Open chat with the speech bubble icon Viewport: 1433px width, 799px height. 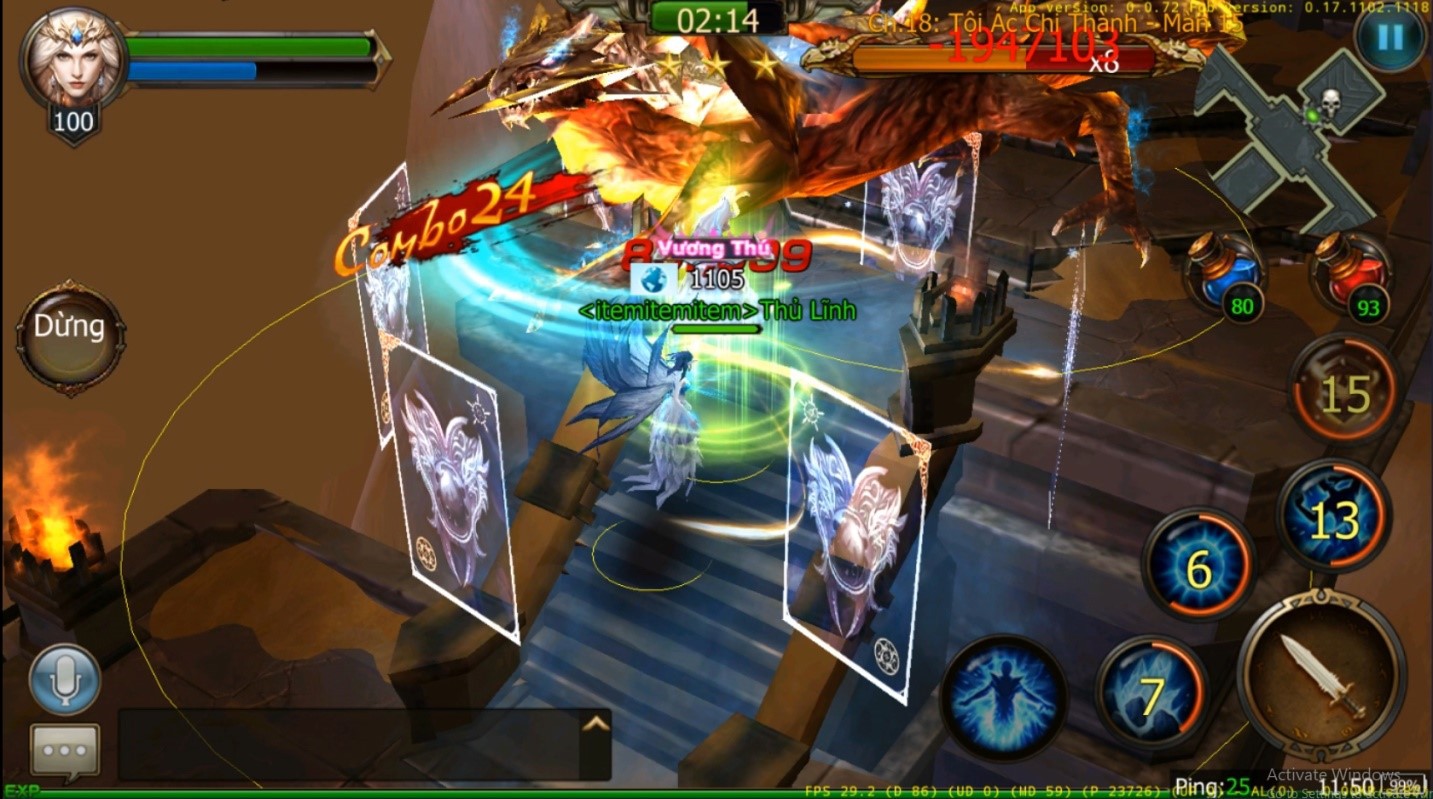tap(63, 749)
